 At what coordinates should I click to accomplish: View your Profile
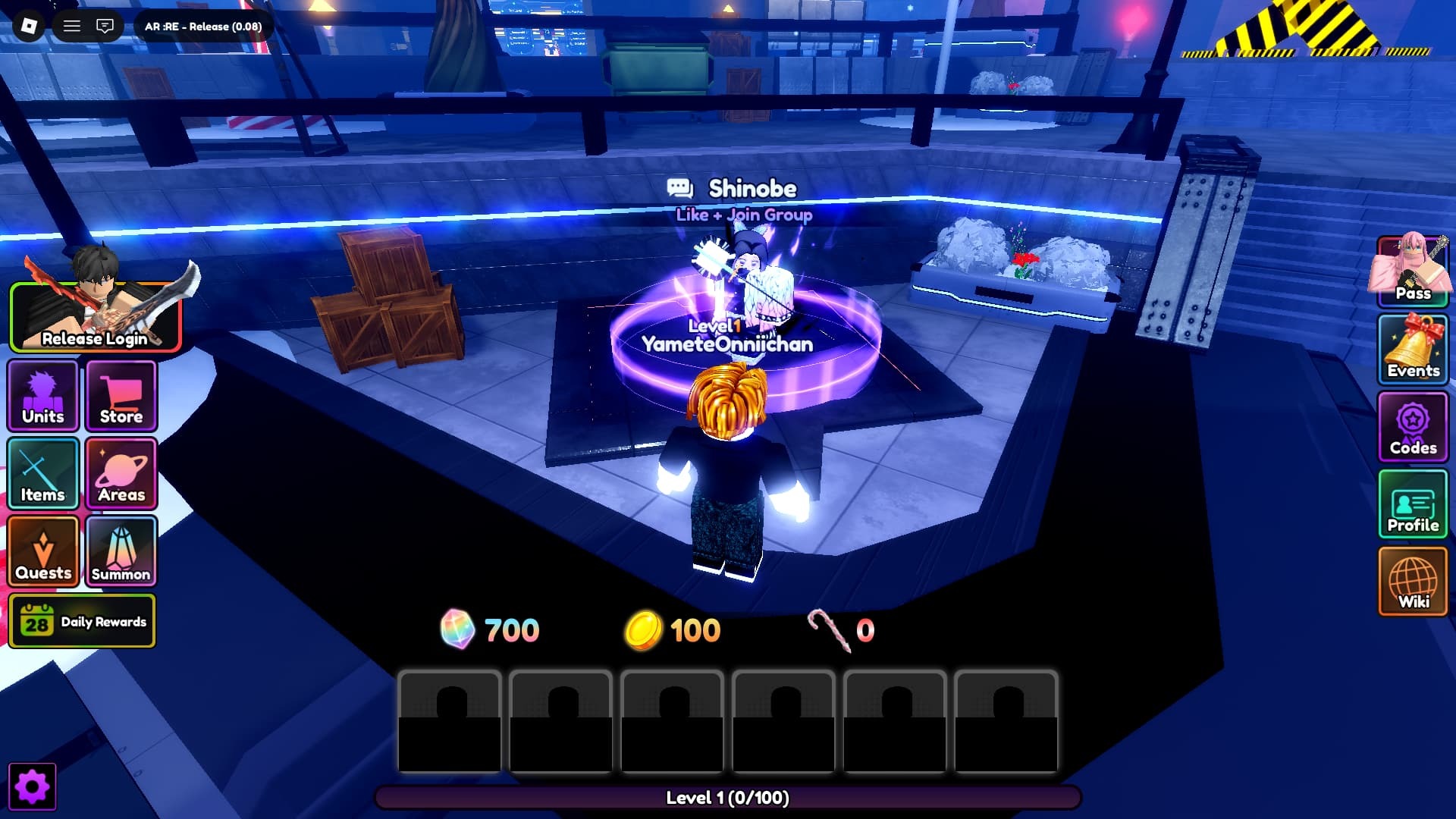click(x=1413, y=504)
